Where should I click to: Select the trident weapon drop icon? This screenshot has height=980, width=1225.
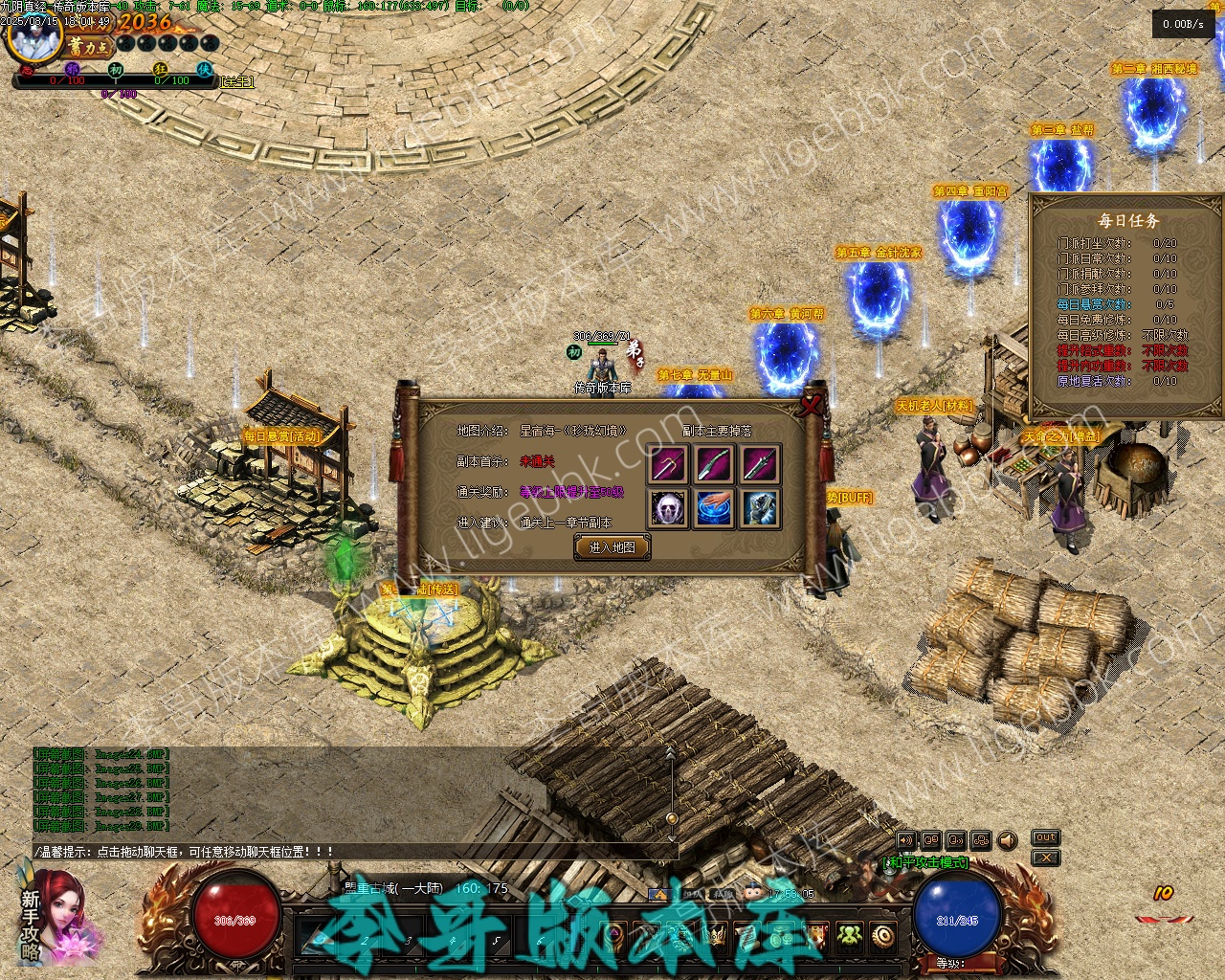click(668, 464)
